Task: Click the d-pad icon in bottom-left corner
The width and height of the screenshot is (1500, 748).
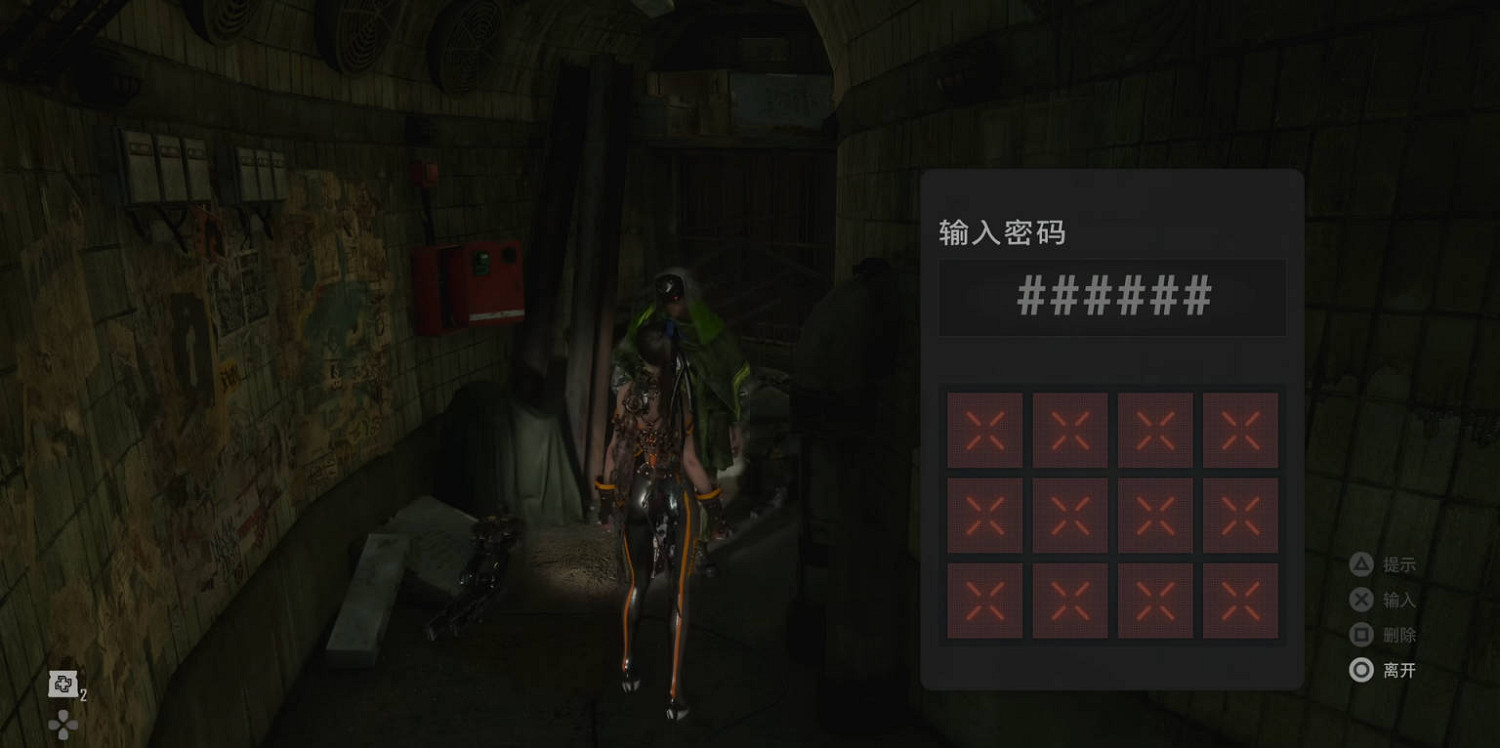Action: 64,722
